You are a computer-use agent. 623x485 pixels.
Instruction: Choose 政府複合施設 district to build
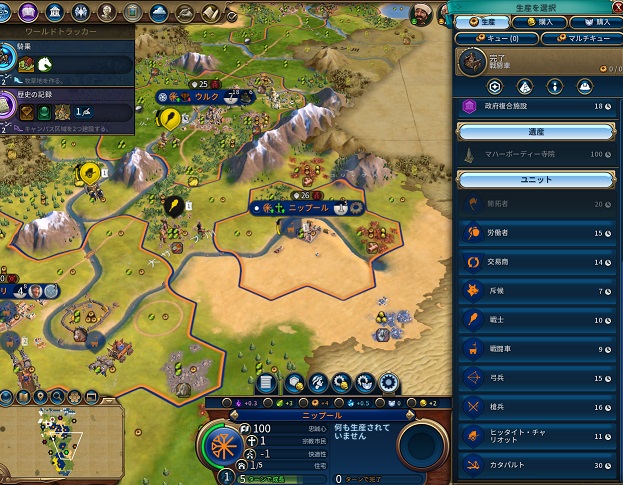click(540, 105)
